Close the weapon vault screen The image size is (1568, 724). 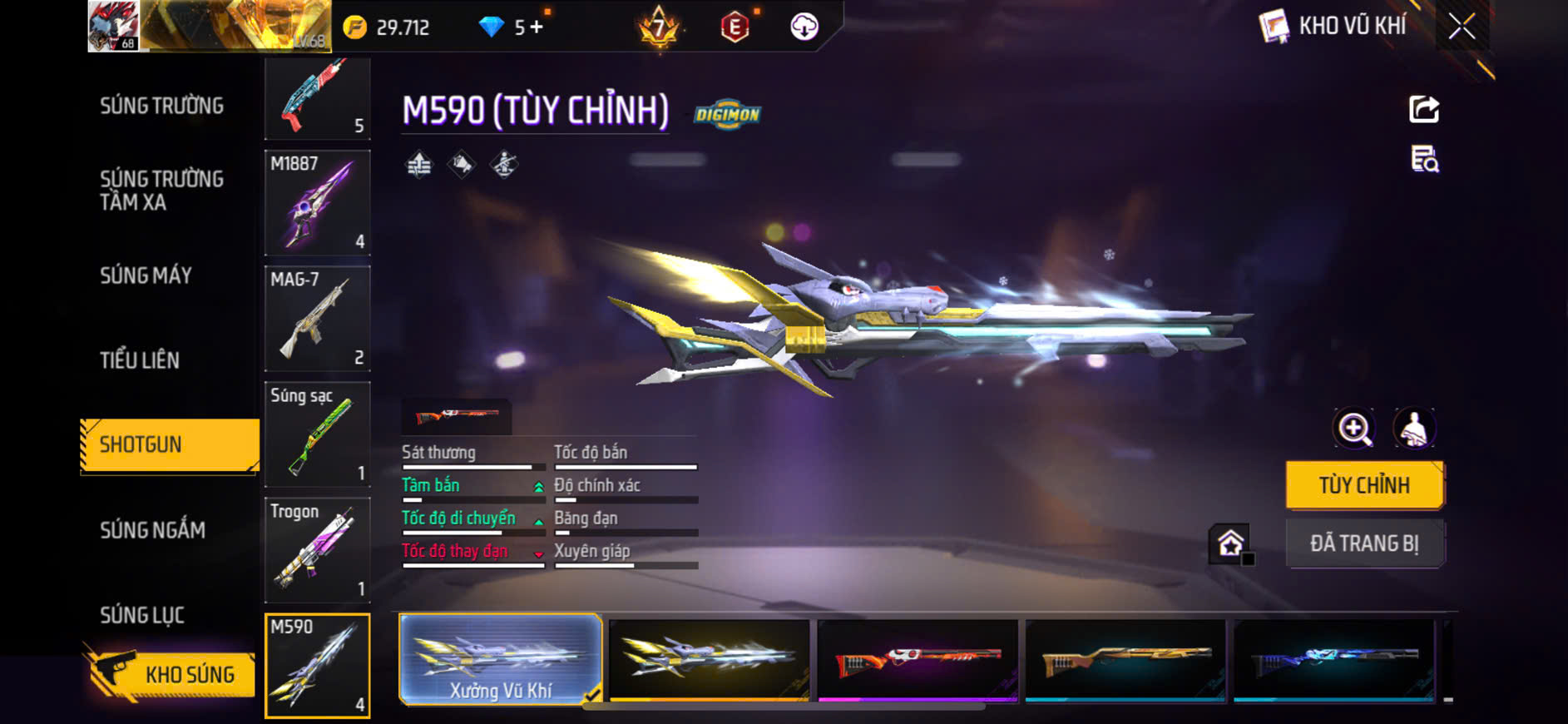tap(1462, 27)
